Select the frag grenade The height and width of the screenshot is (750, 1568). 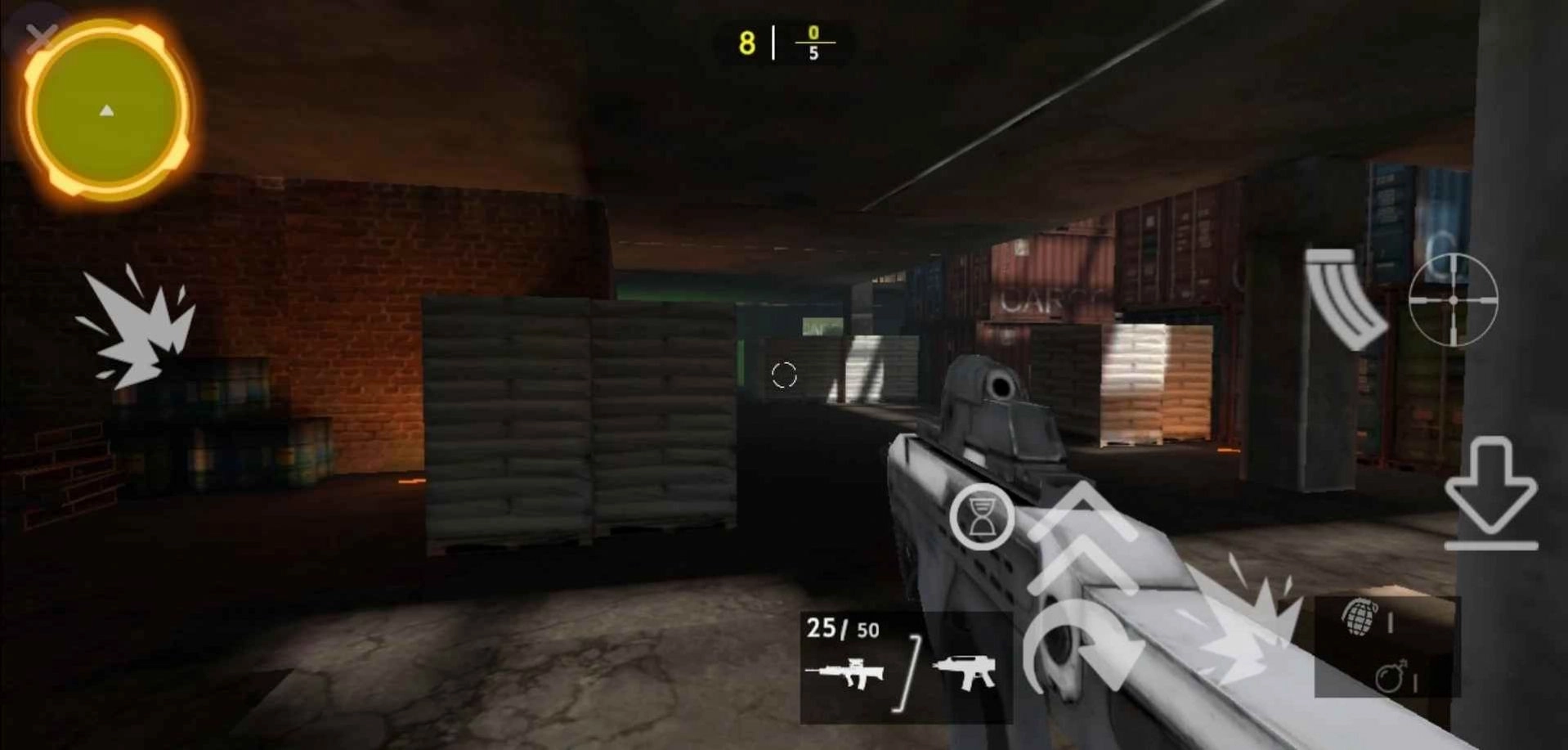click(1360, 618)
